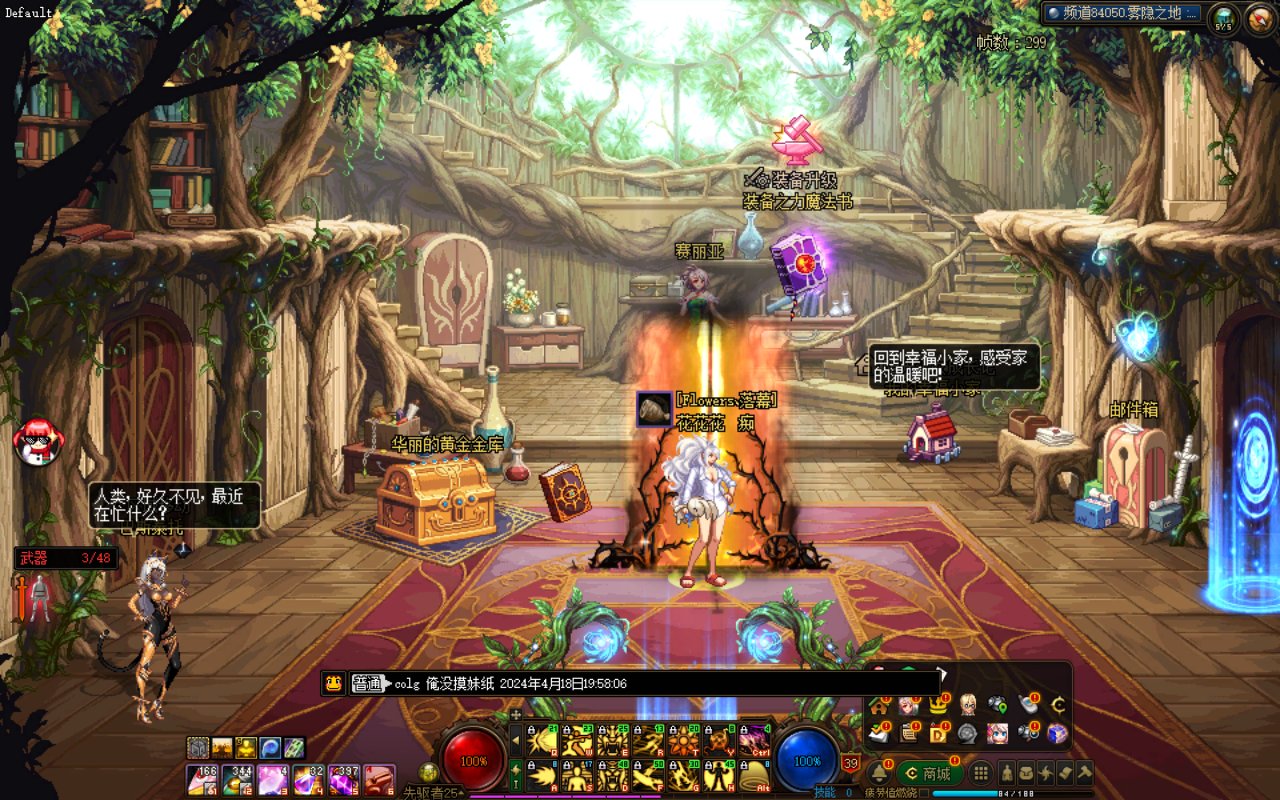
Task: Open the channel 84050 selector bar
Action: point(1122,13)
